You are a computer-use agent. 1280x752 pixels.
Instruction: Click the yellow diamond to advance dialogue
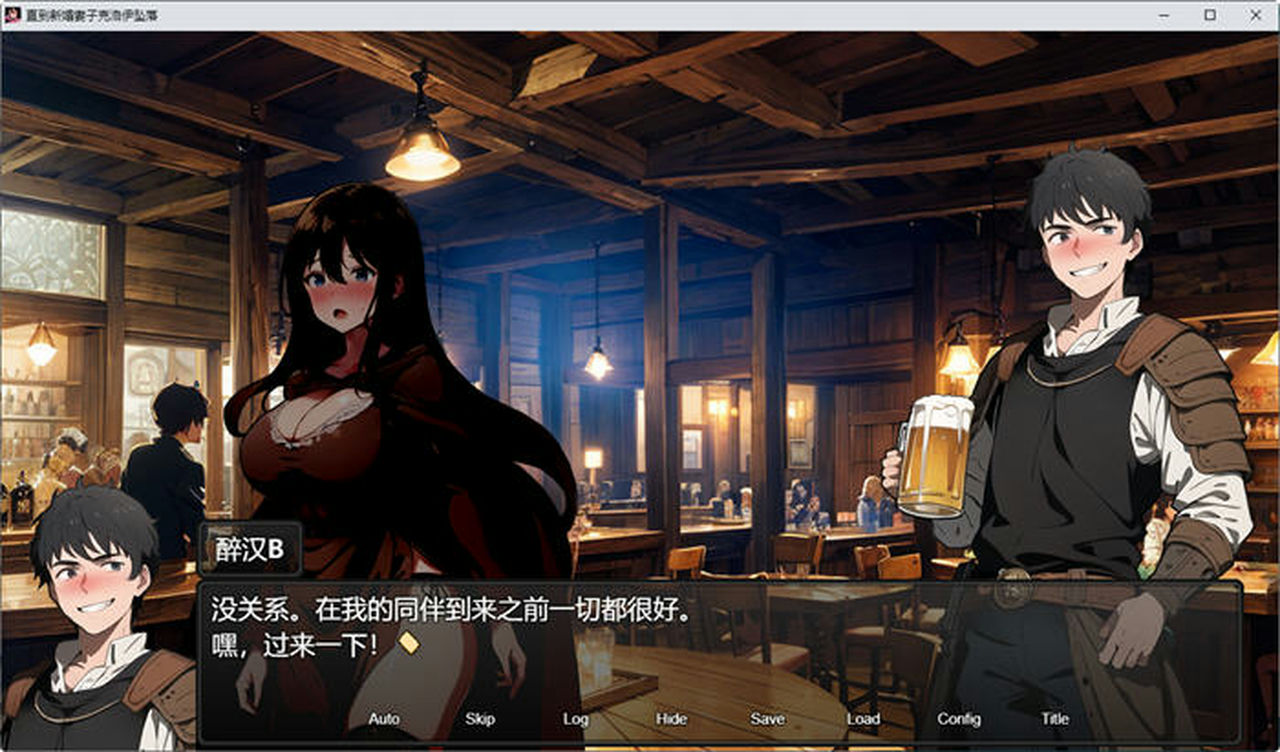409,647
